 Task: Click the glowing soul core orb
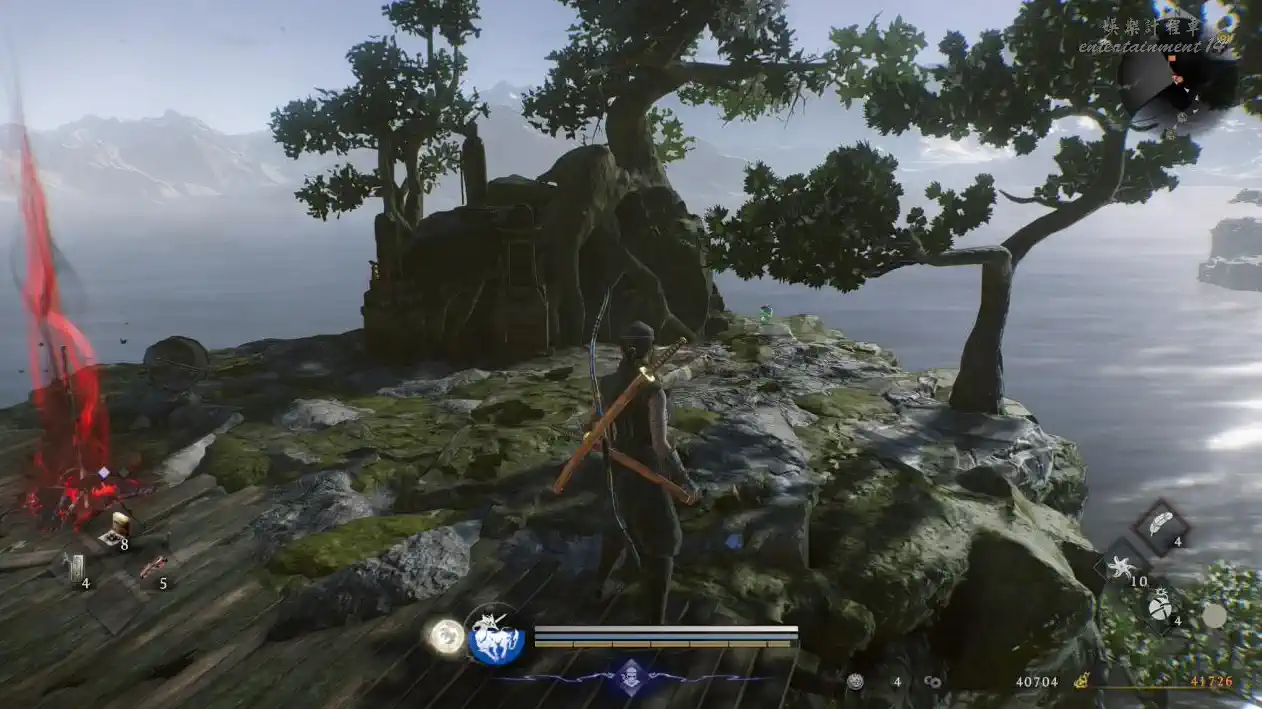[444, 635]
